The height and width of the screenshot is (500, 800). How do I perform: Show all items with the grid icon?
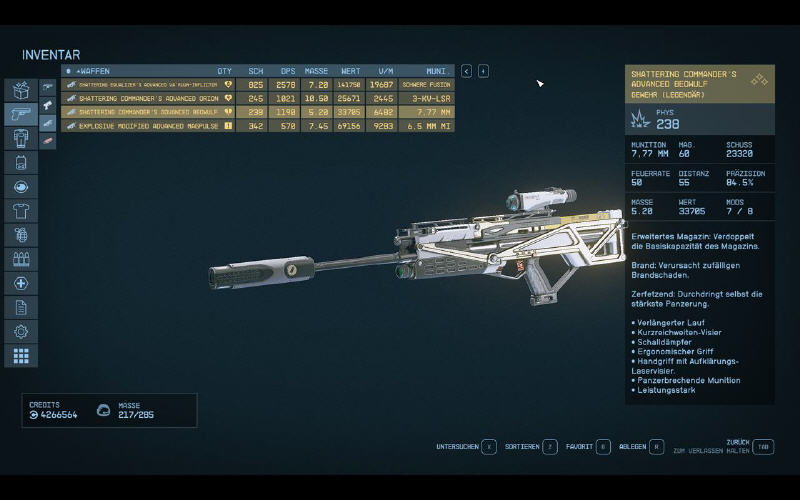[x=21, y=355]
